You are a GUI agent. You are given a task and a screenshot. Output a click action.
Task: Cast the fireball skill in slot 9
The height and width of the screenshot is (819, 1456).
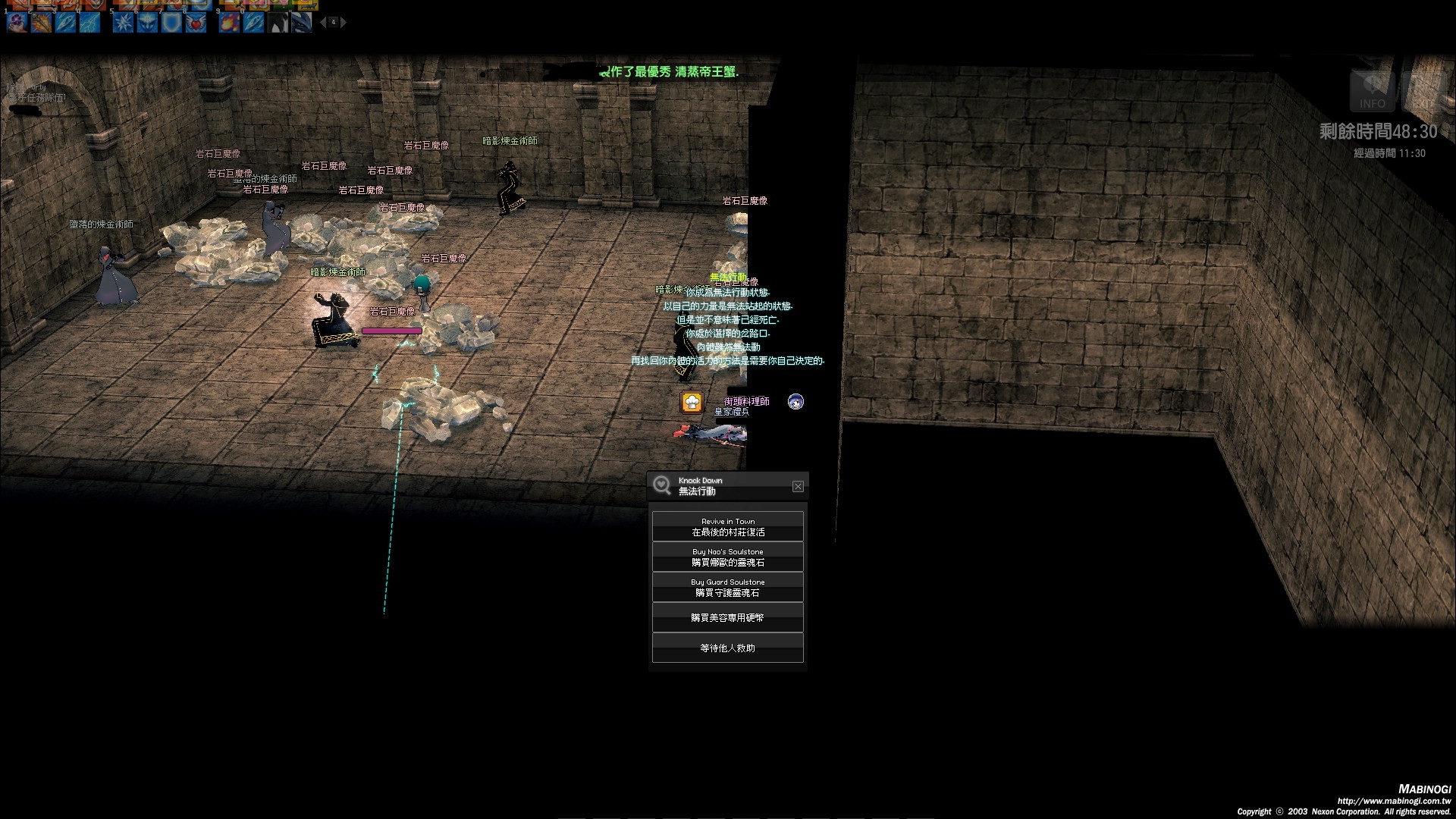[x=229, y=23]
